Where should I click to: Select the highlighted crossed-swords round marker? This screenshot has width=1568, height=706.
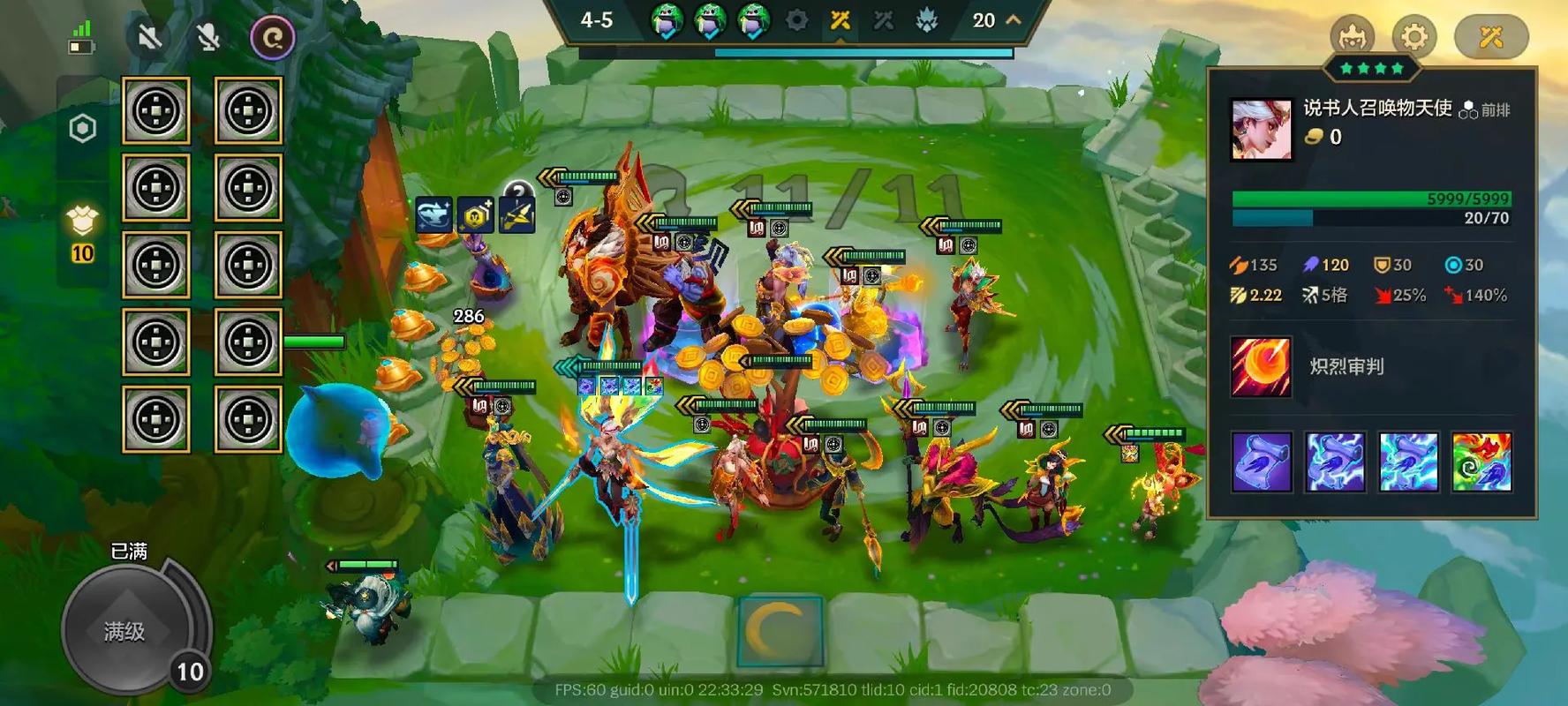[x=840, y=19]
